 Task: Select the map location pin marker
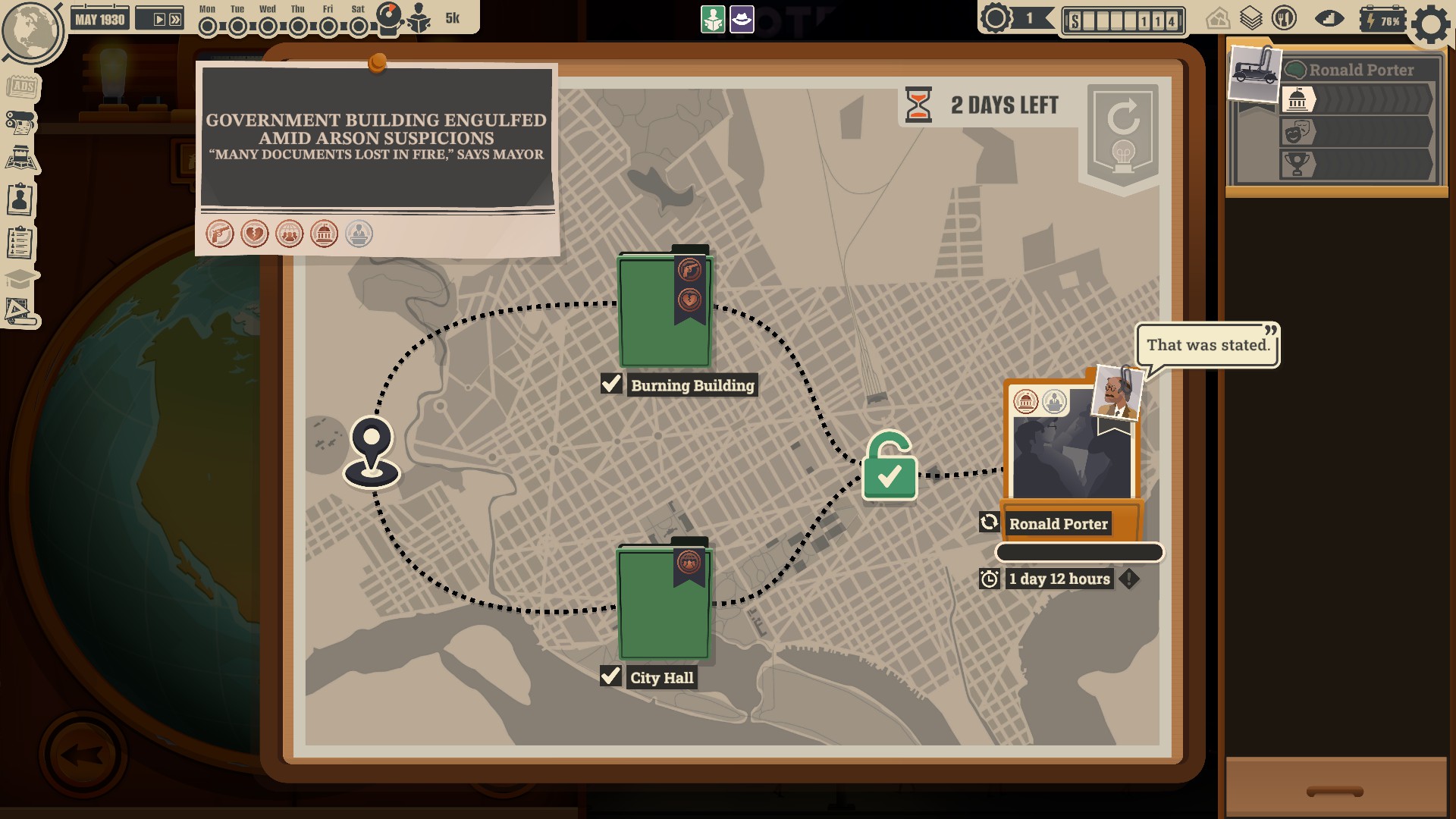tap(372, 451)
